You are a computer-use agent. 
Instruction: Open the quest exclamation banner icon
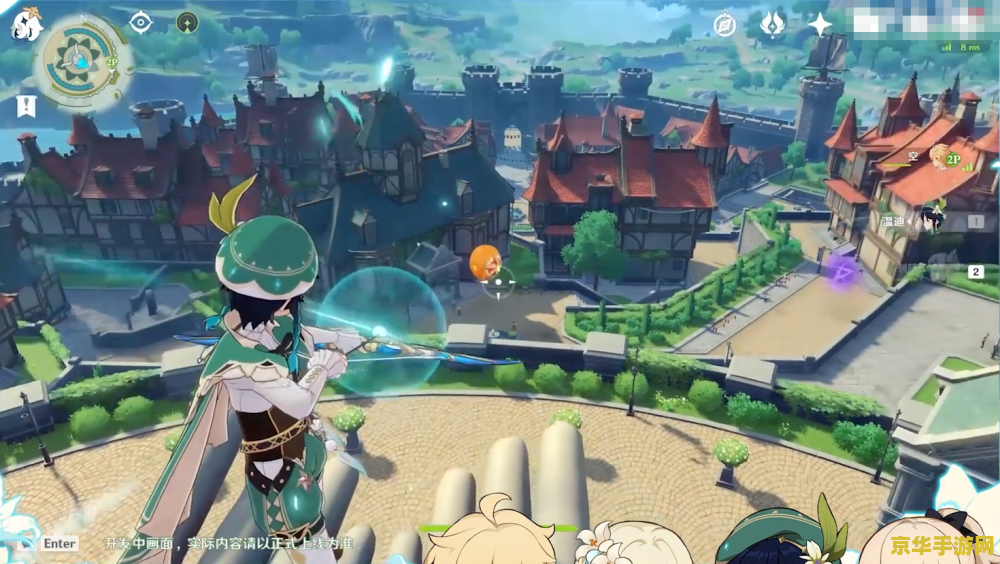pos(26,106)
